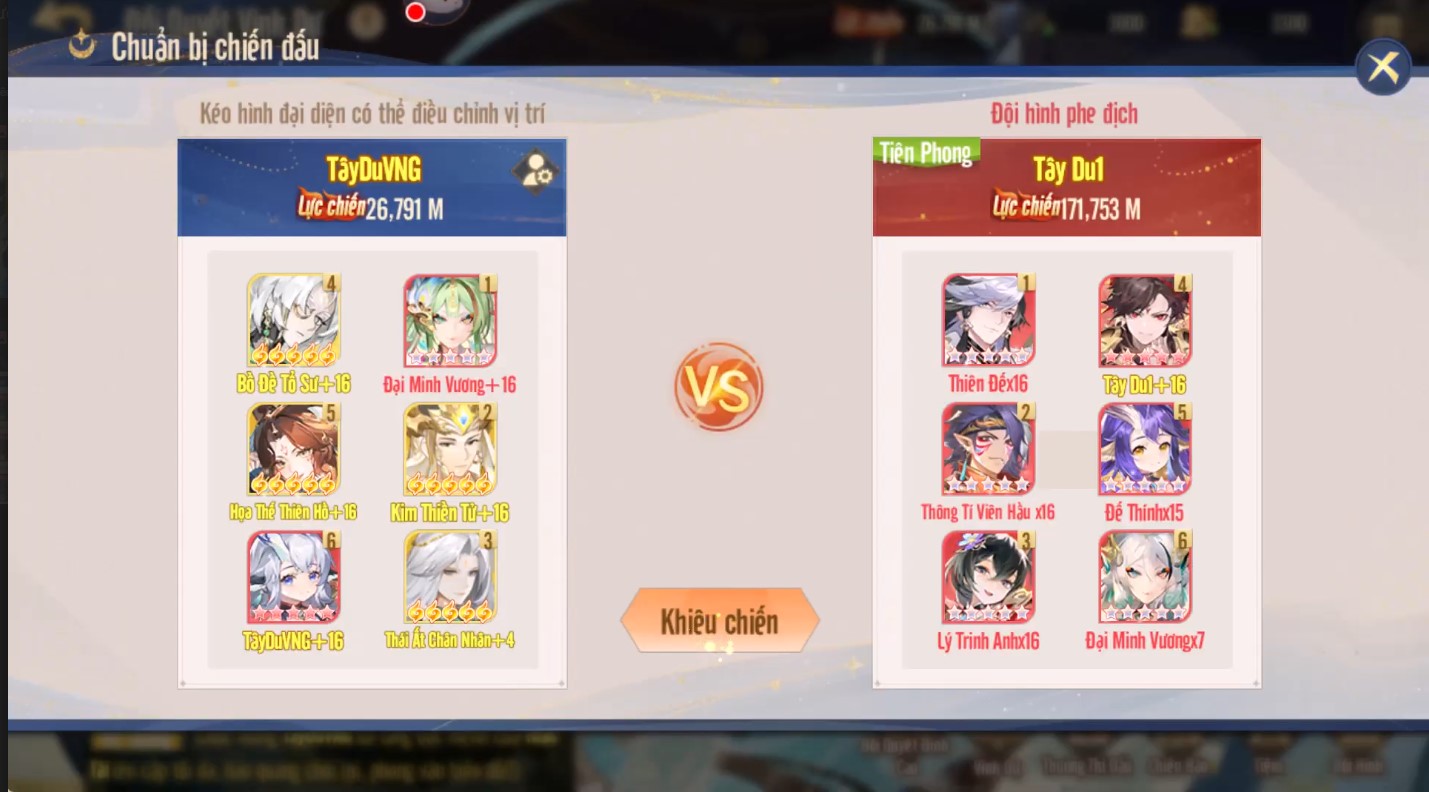Open formation settings on TâyDuVNG panel
1429x792 pixels.
pyautogui.click(x=536, y=171)
